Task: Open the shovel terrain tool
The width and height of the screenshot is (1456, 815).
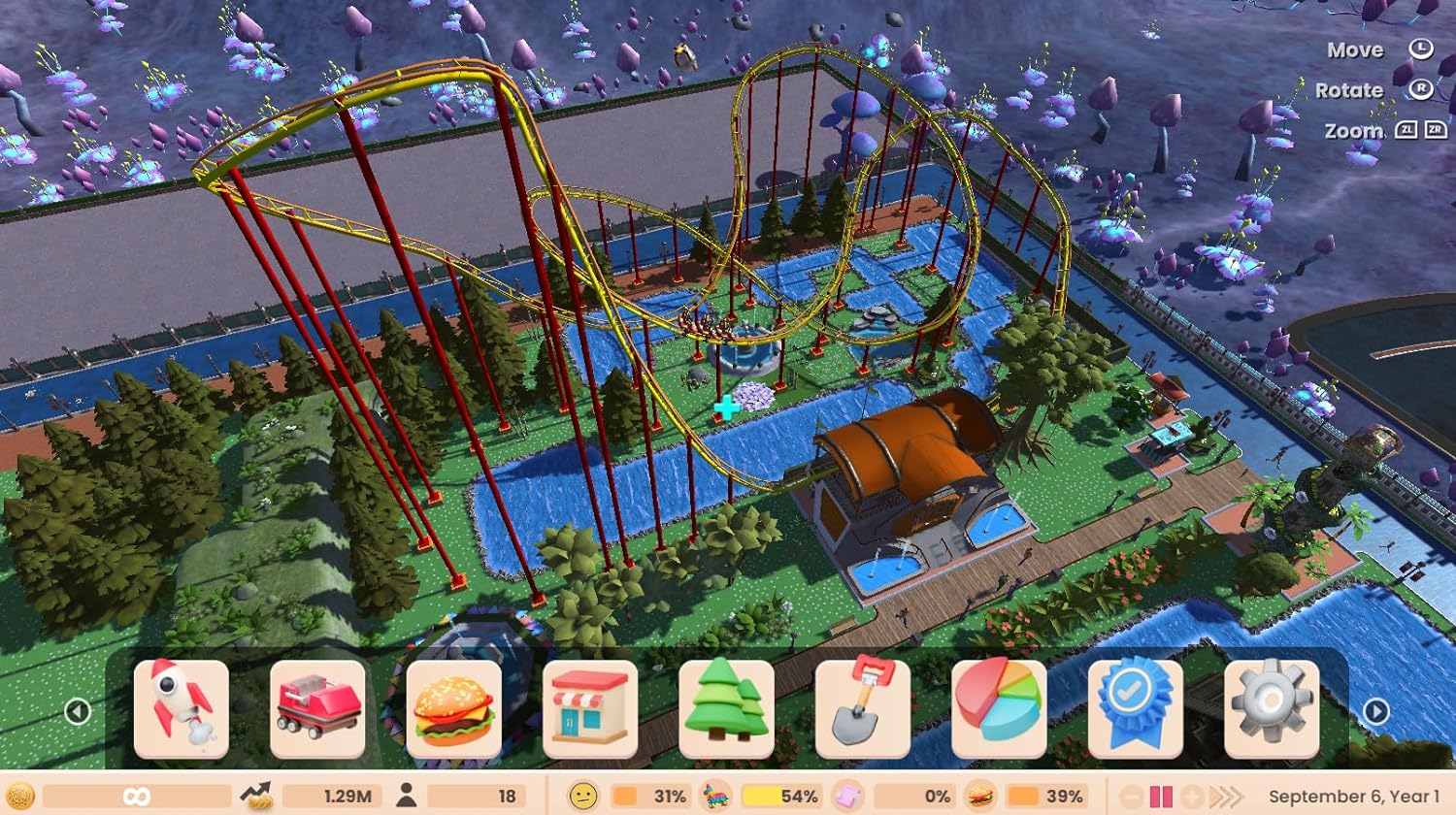Action: 861,709
